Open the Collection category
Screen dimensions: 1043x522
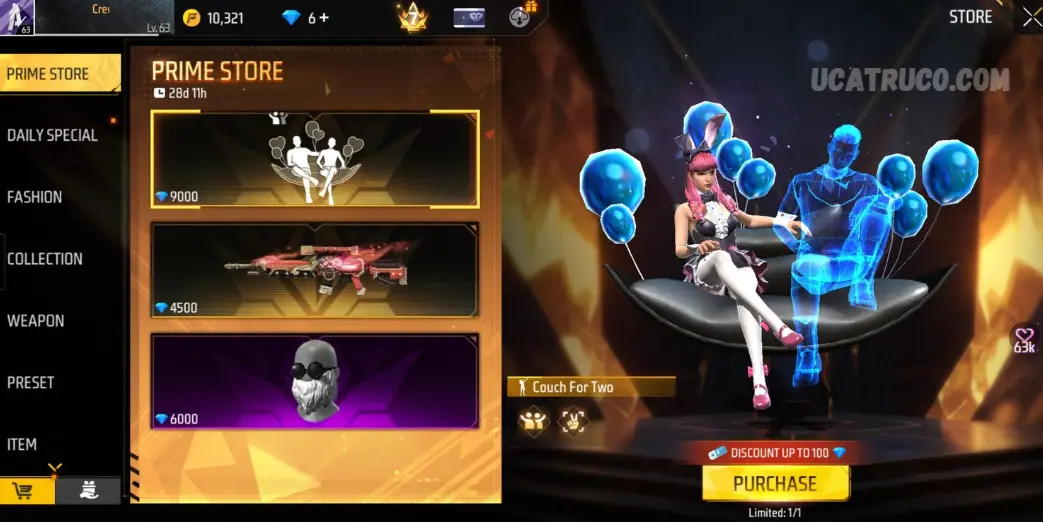pyautogui.click(x=45, y=259)
